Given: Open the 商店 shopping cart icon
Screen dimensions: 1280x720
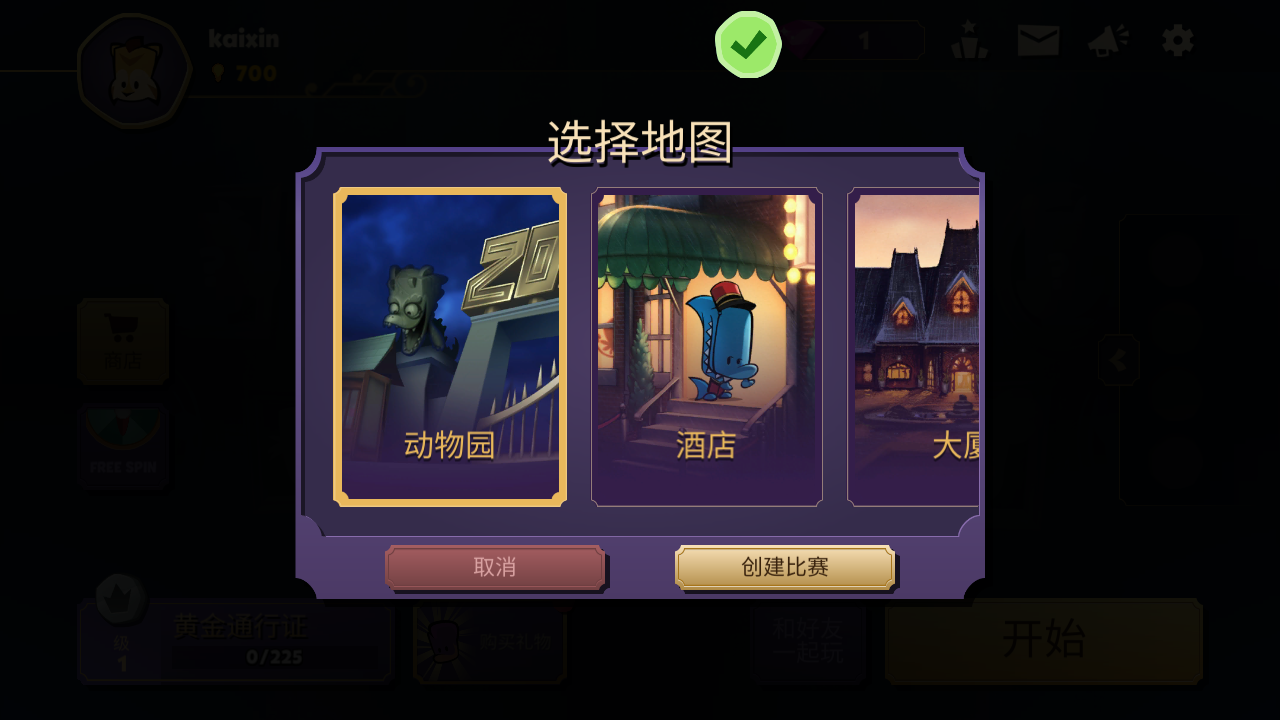Looking at the screenshot, I should (x=123, y=340).
